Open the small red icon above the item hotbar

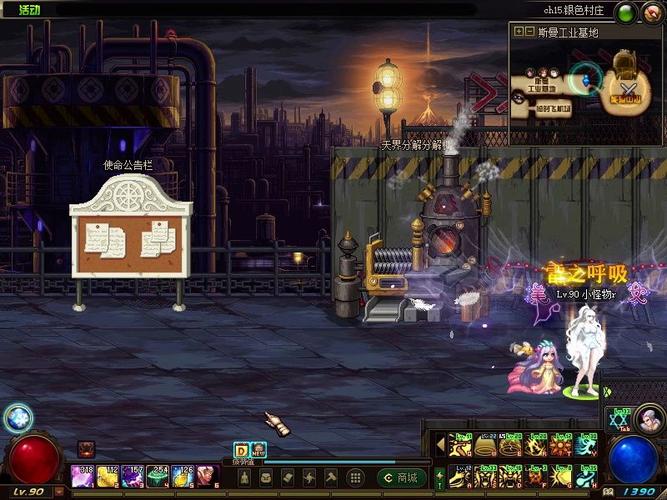coord(85,448)
